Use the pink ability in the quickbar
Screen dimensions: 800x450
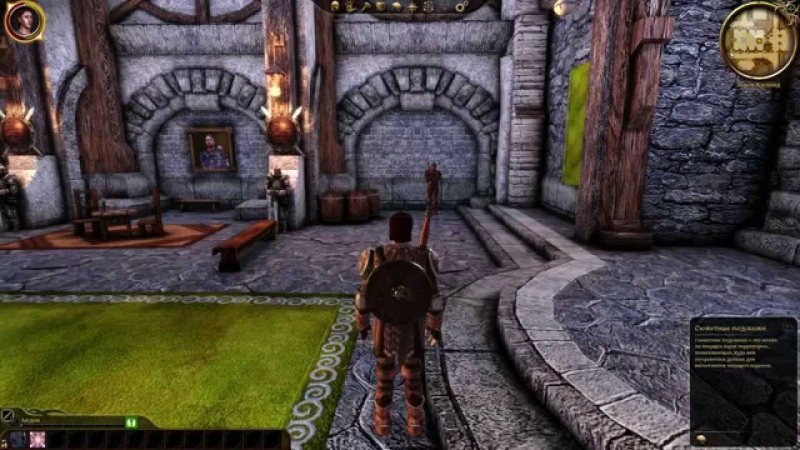coord(38,439)
